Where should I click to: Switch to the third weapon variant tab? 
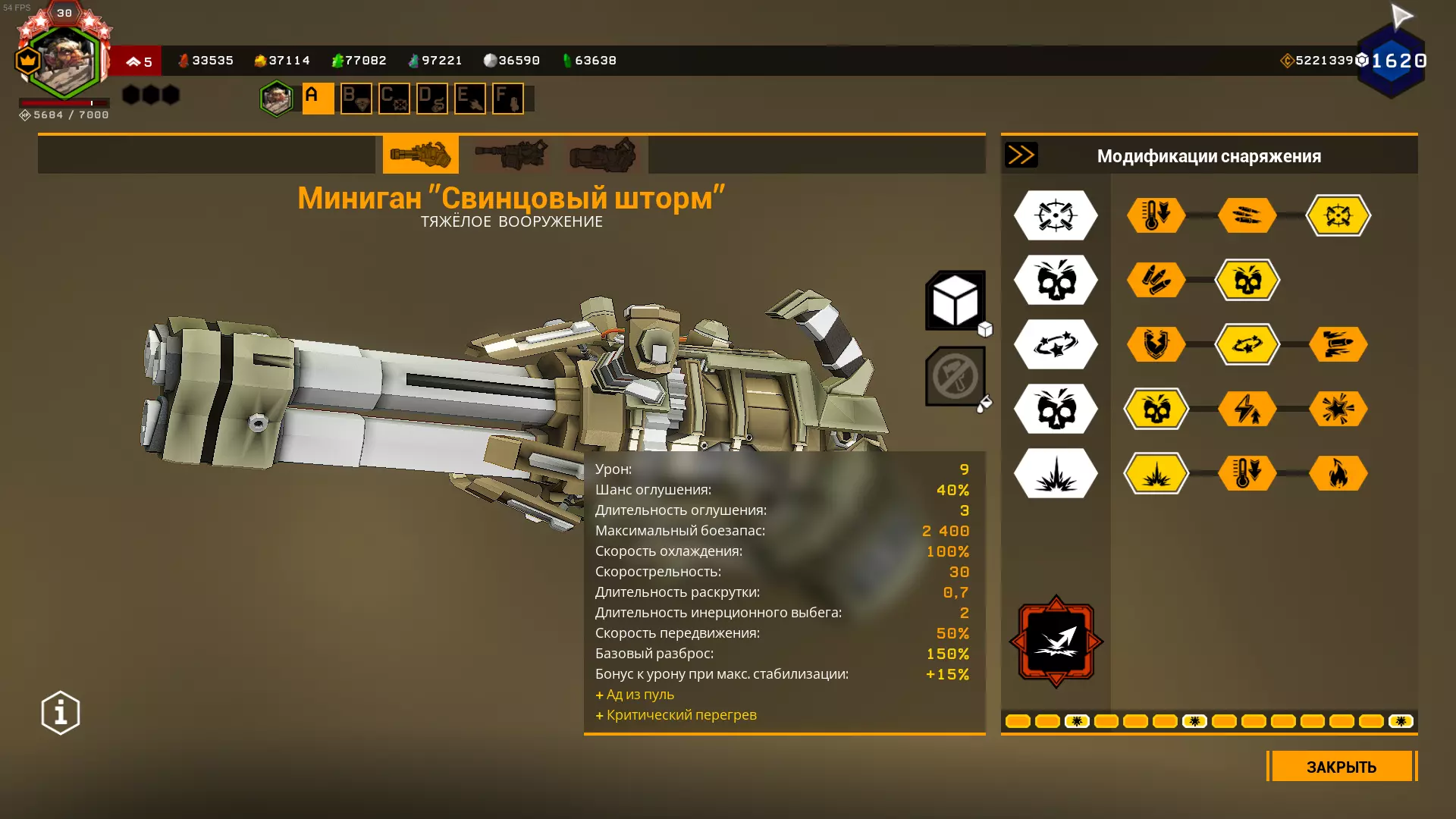click(602, 155)
